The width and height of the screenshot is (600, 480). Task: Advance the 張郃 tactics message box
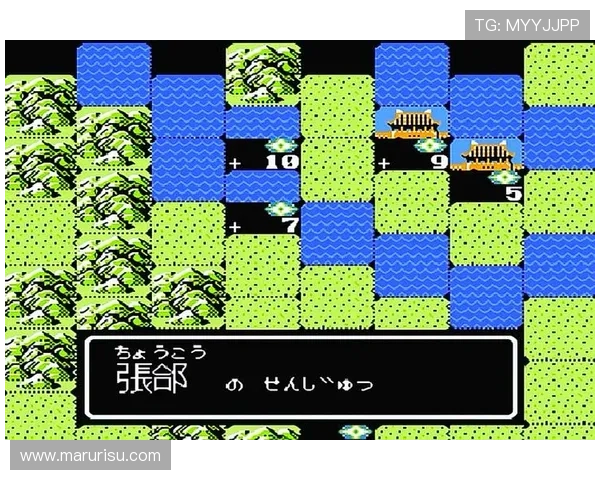(x=300, y=376)
